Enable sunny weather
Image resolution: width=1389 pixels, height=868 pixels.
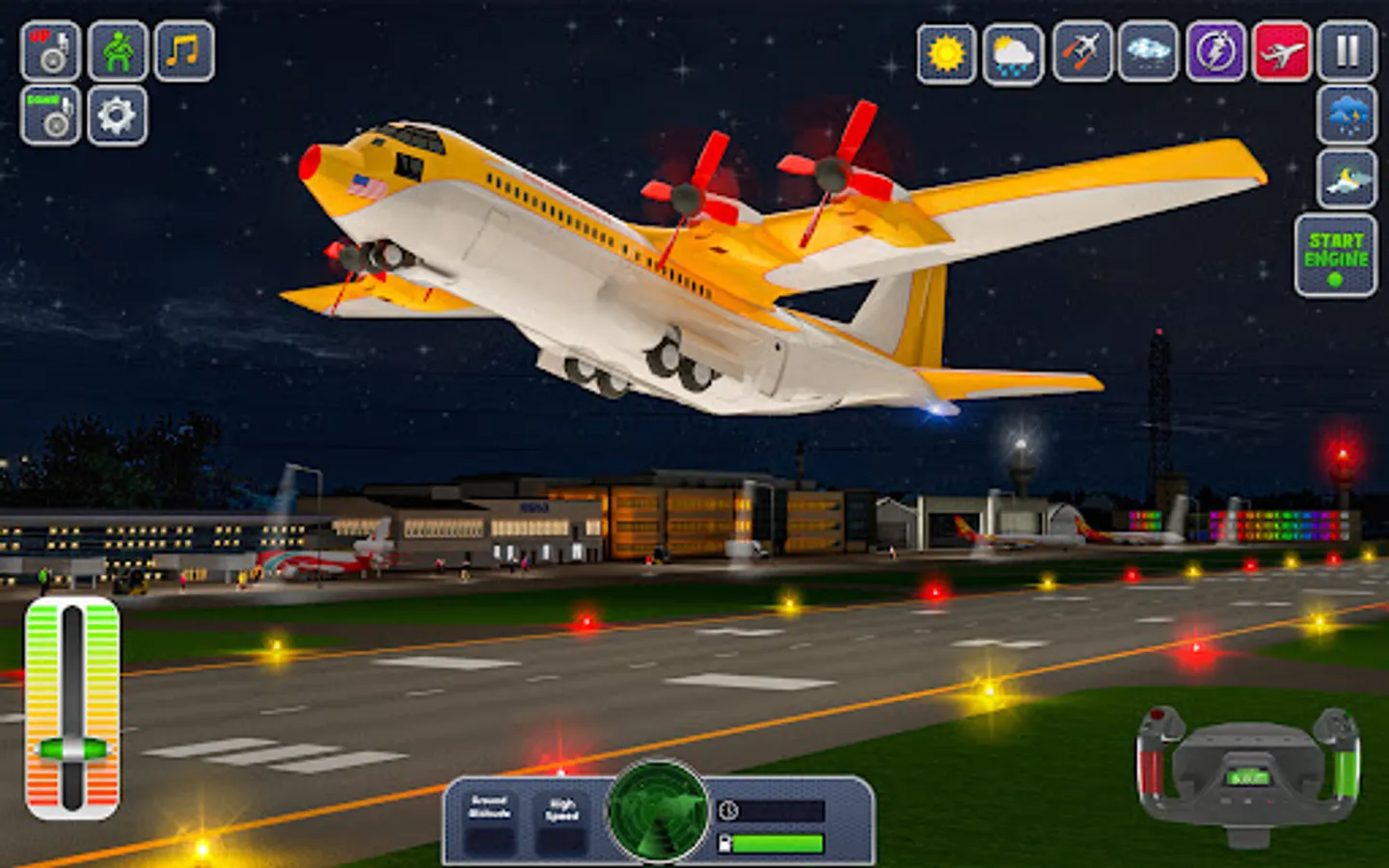pos(943,53)
